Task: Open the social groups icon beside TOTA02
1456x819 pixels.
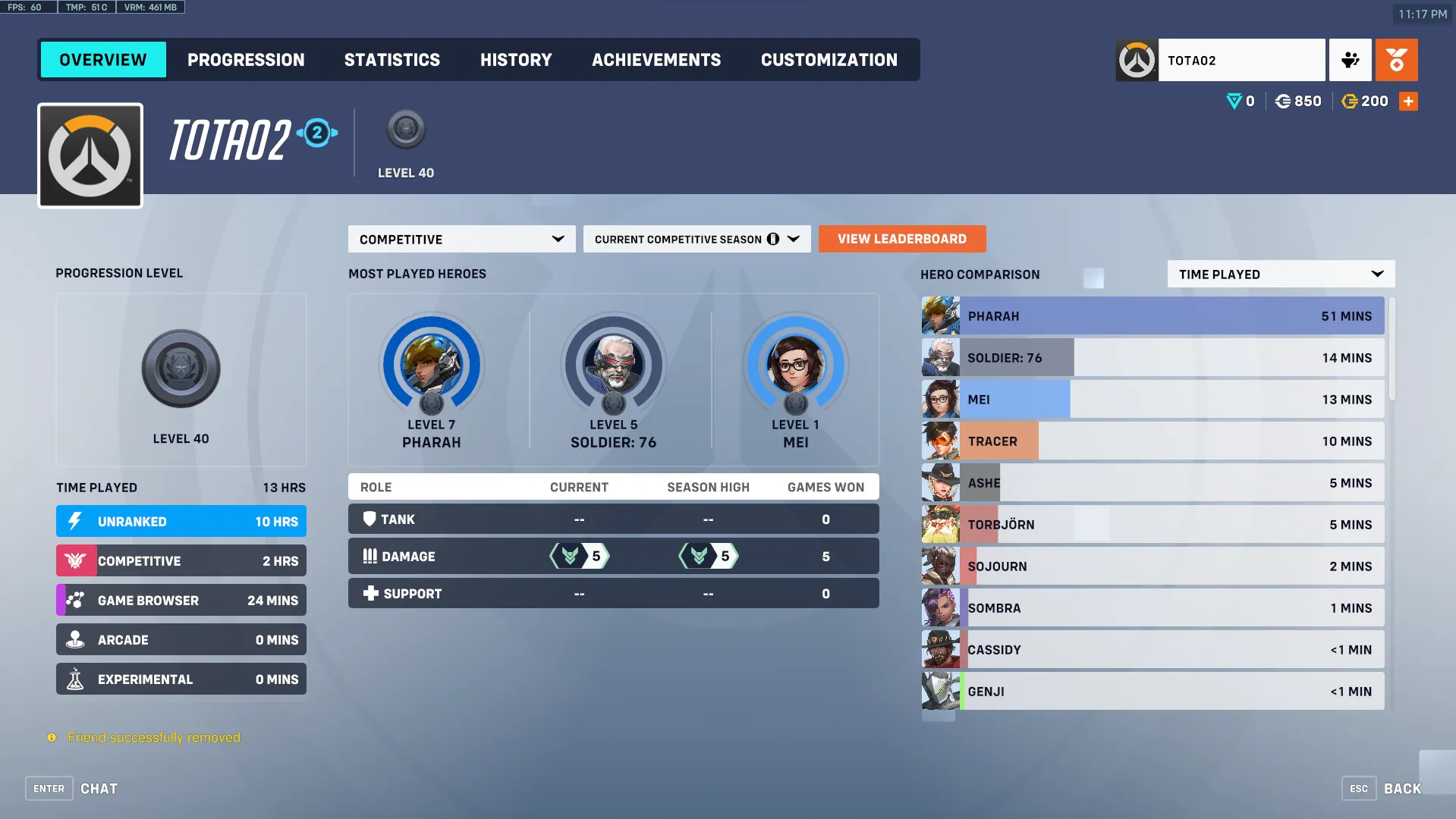Action: point(1350,59)
